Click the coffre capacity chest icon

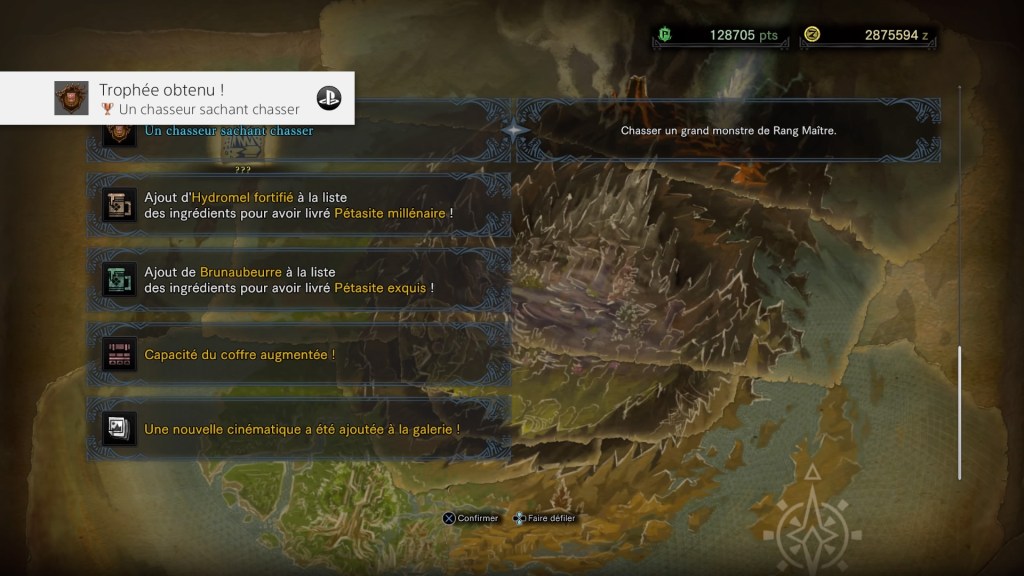(x=119, y=354)
